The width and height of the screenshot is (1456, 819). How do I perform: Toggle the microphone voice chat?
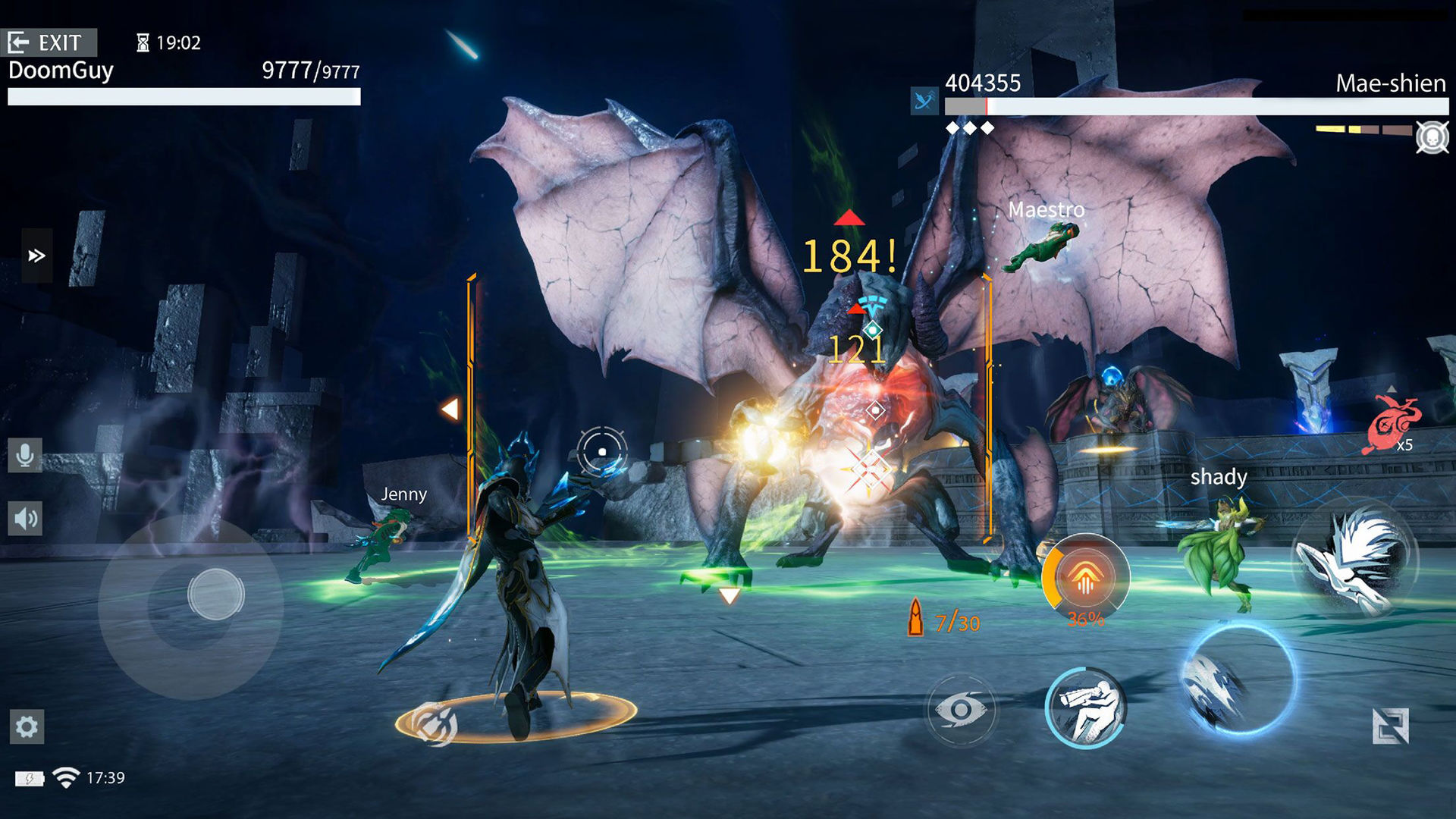coord(25,455)
